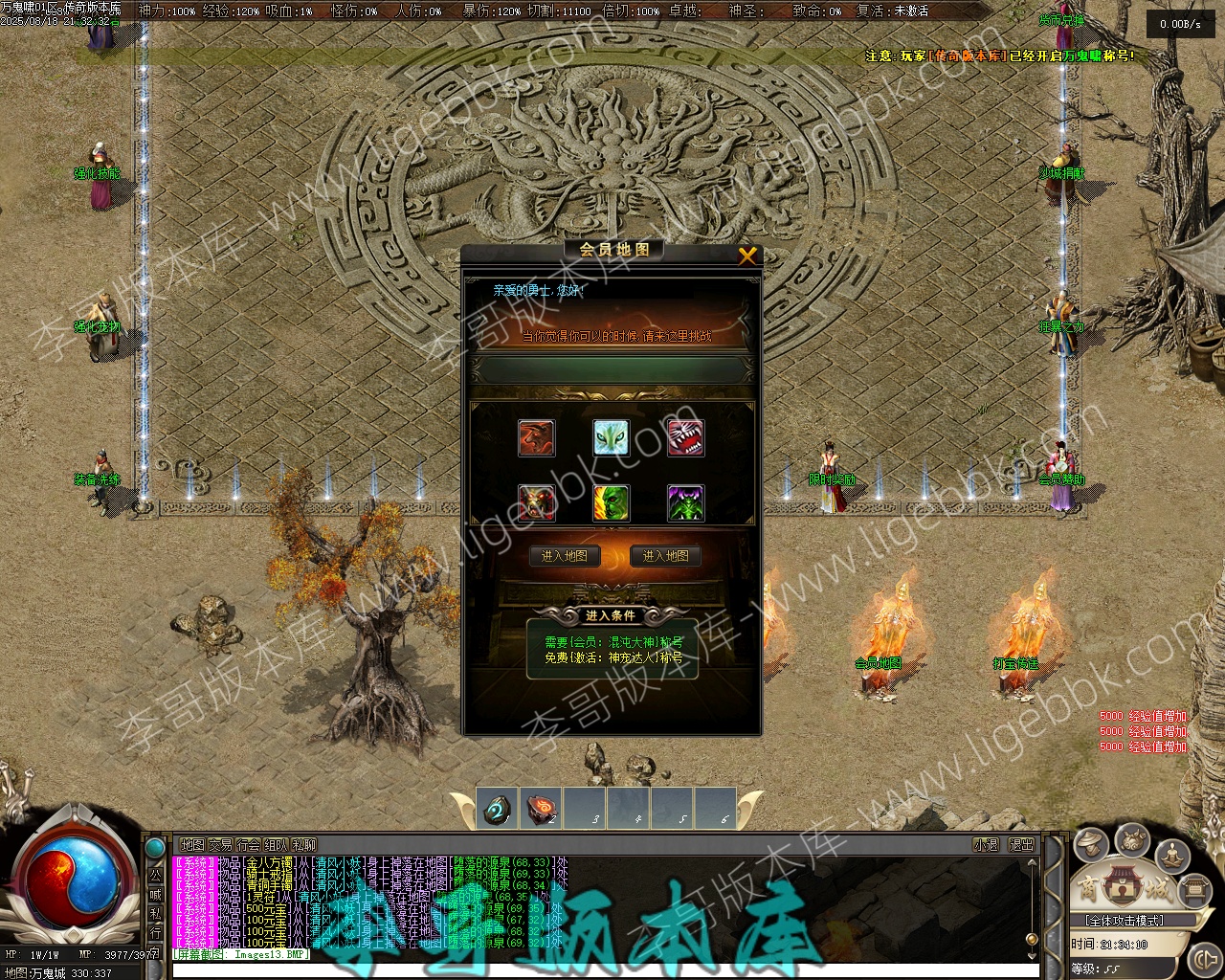This screenshot has width=1225, height=980.
Task: Close the 会员地图 dialog window
Action: pos(747,255)
